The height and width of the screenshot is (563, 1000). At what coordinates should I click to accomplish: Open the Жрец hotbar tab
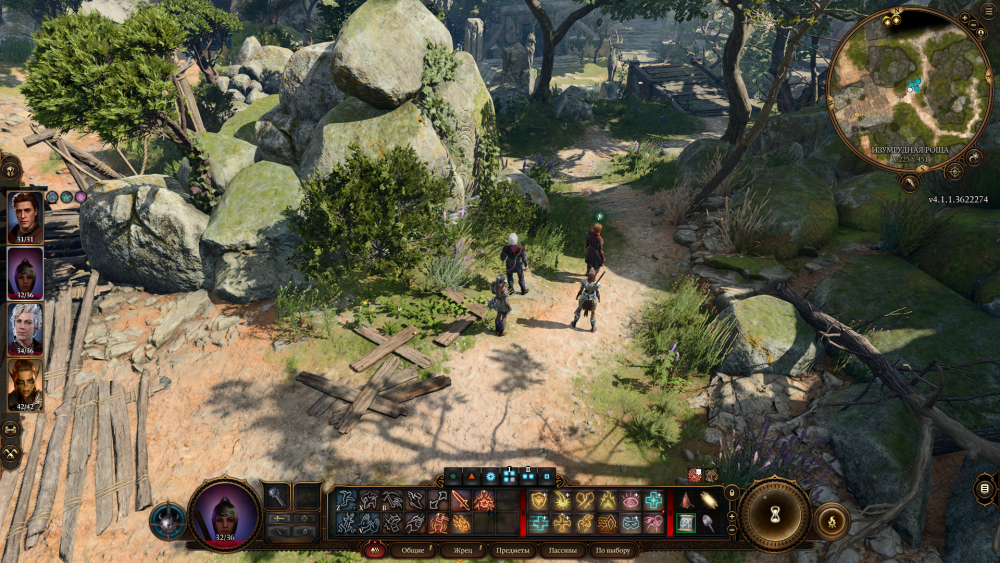click(x=462, y=550)
